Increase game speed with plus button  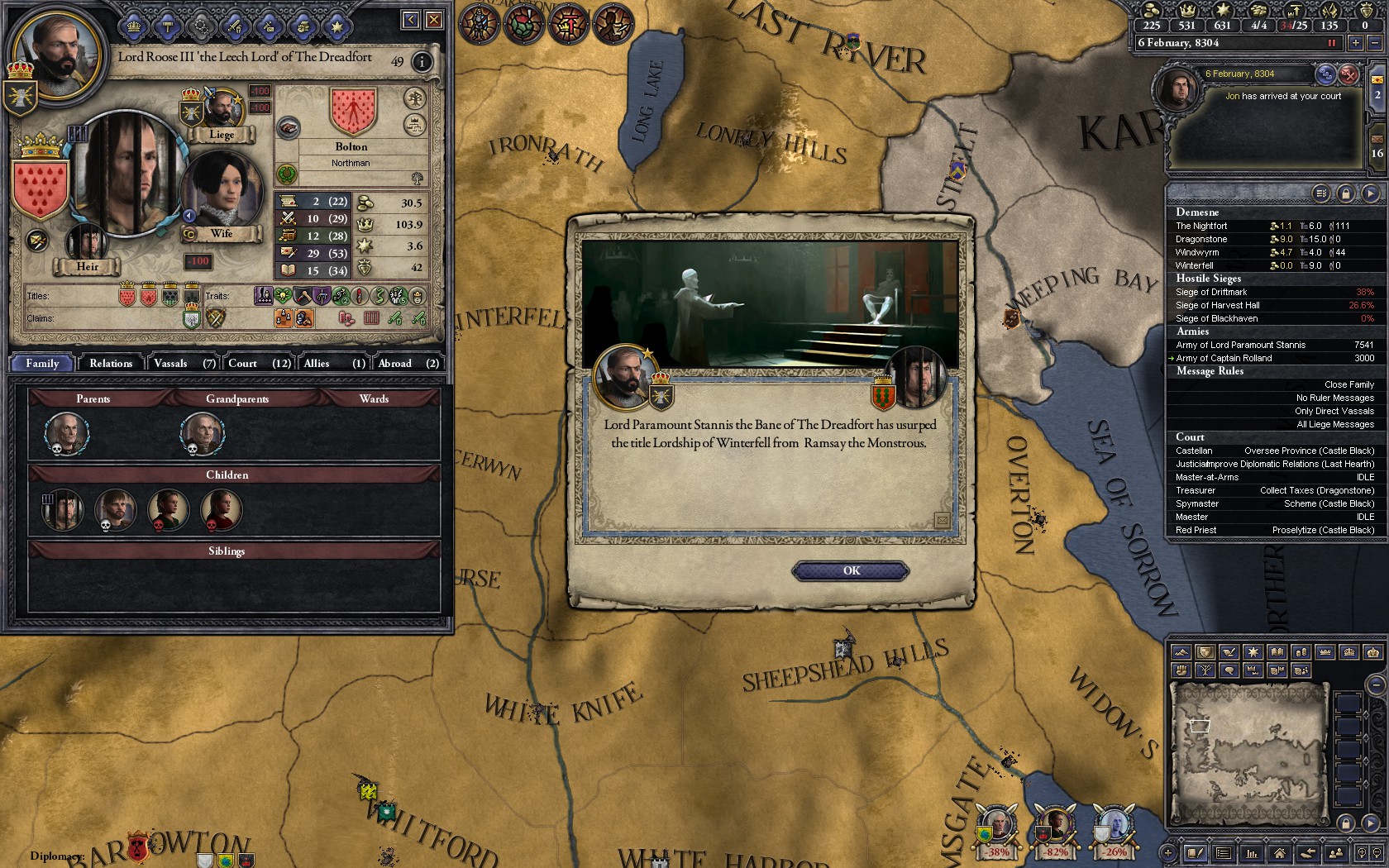click(1356, 43)
